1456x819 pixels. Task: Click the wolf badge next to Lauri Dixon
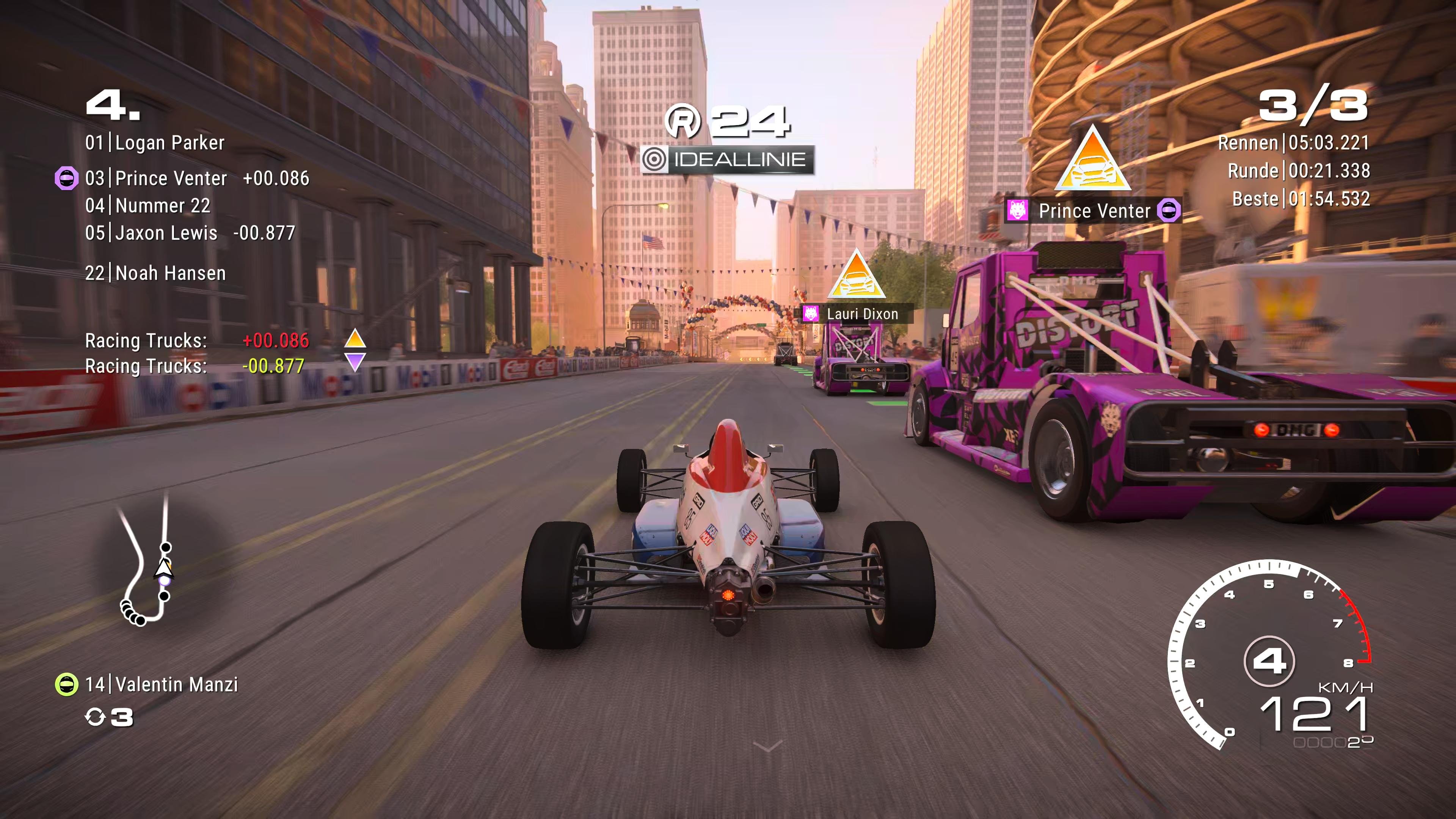[x=811, y=314]
